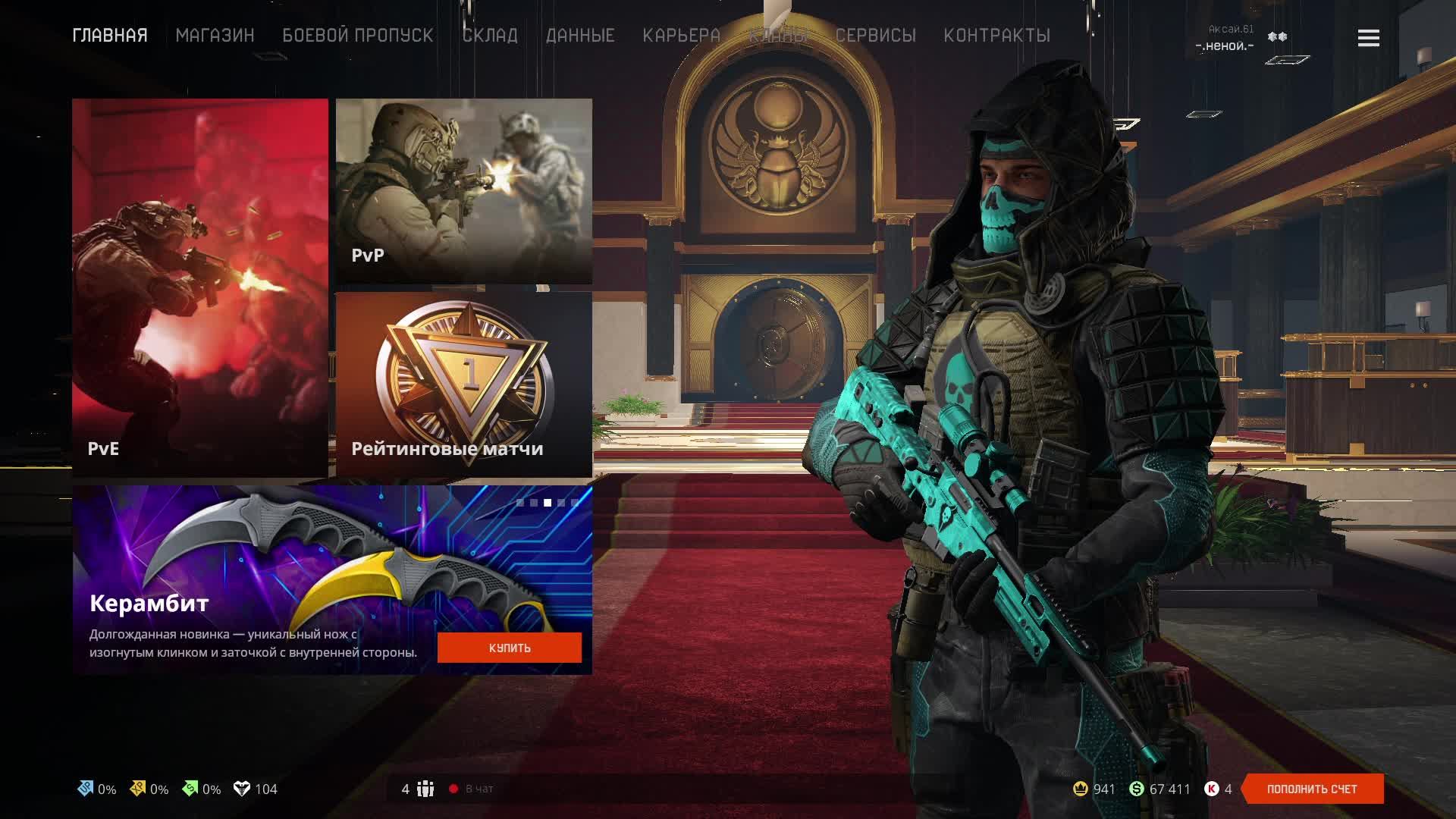Screen dimensions: 1456x819
Task: Open the Контракты tab
Action: click(996, 36)
